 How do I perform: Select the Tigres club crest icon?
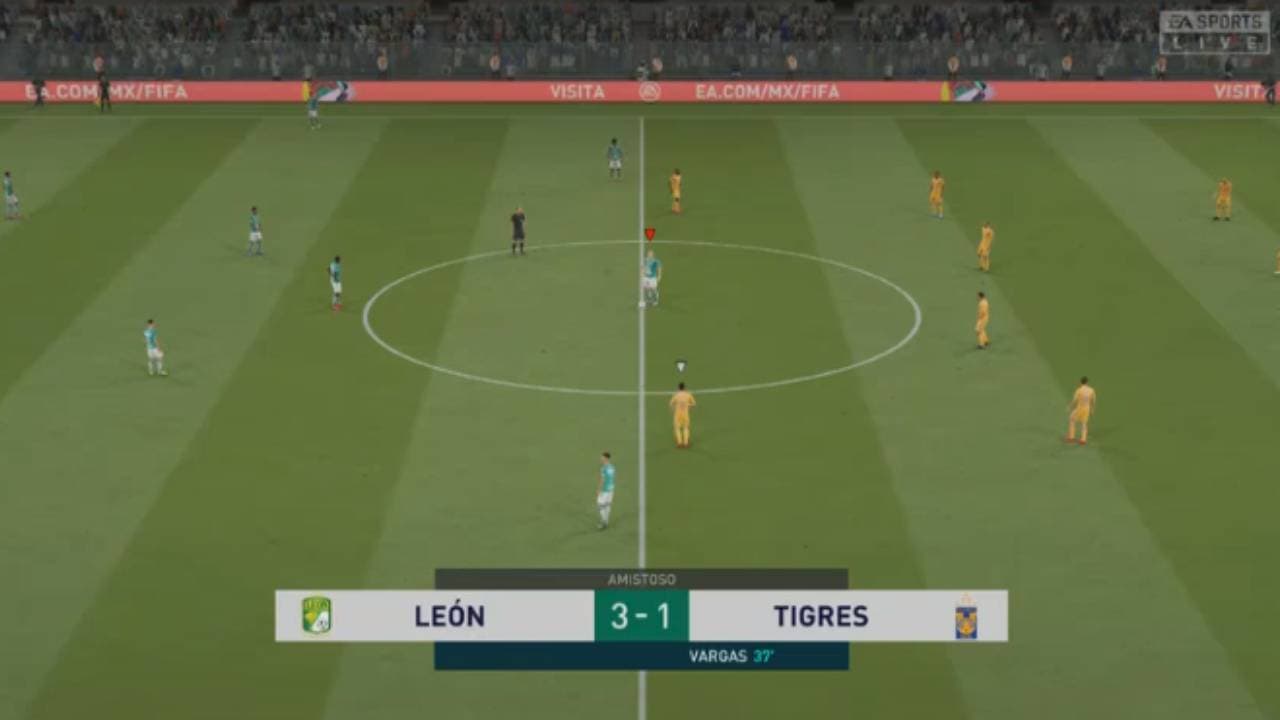[964, 617]
